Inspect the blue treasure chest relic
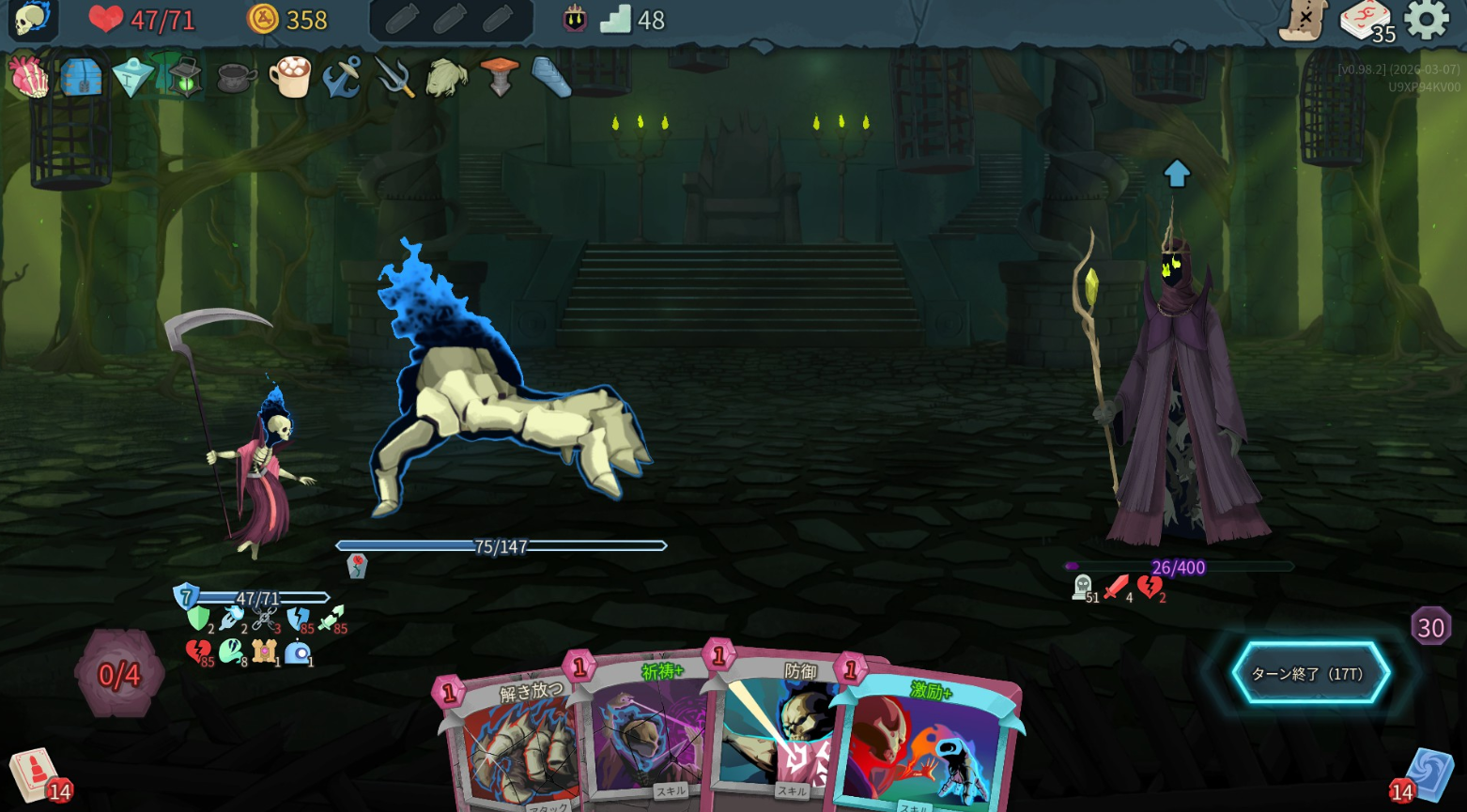 coord(81,77)
